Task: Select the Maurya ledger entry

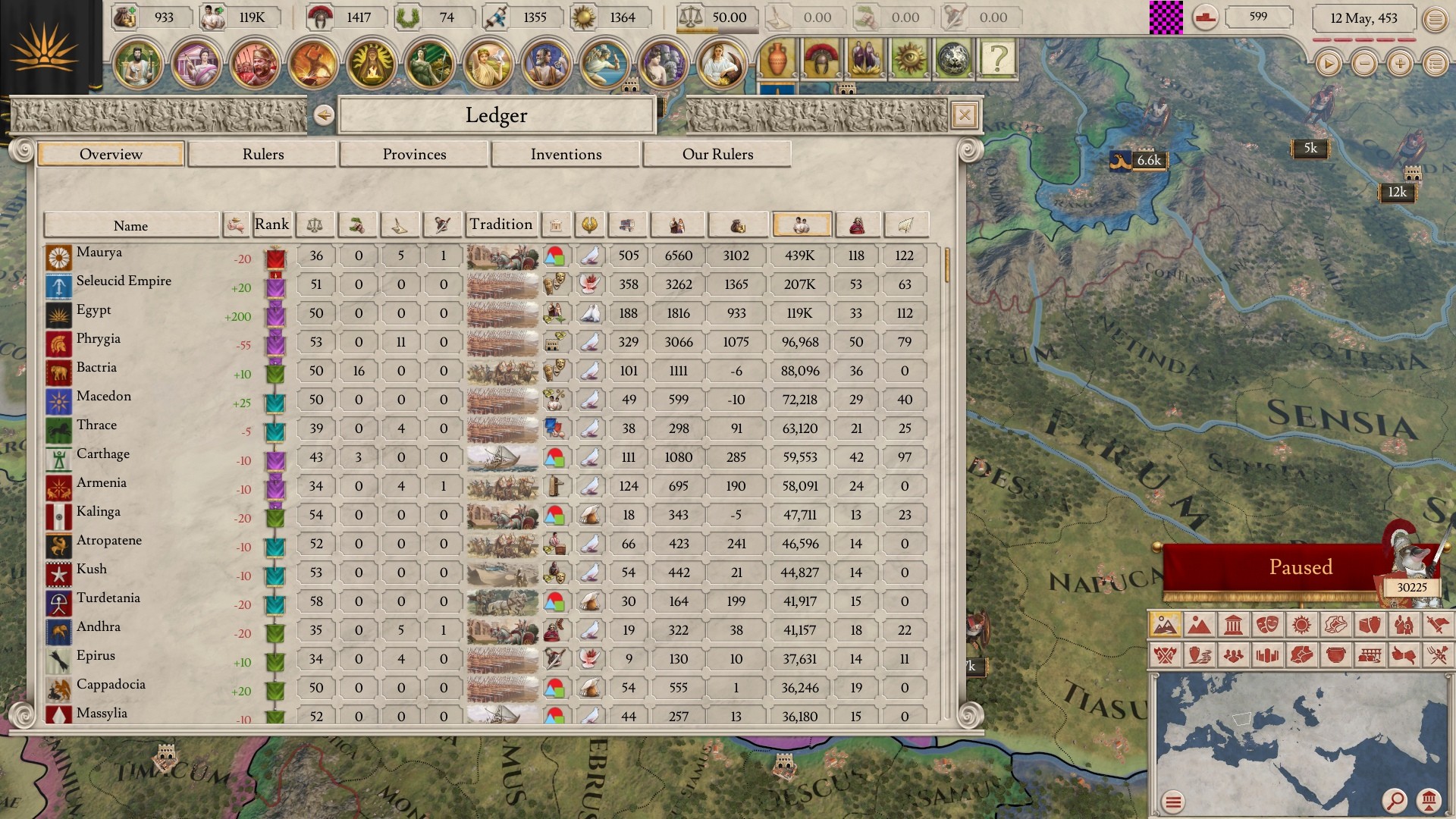Action: (99, 253)
